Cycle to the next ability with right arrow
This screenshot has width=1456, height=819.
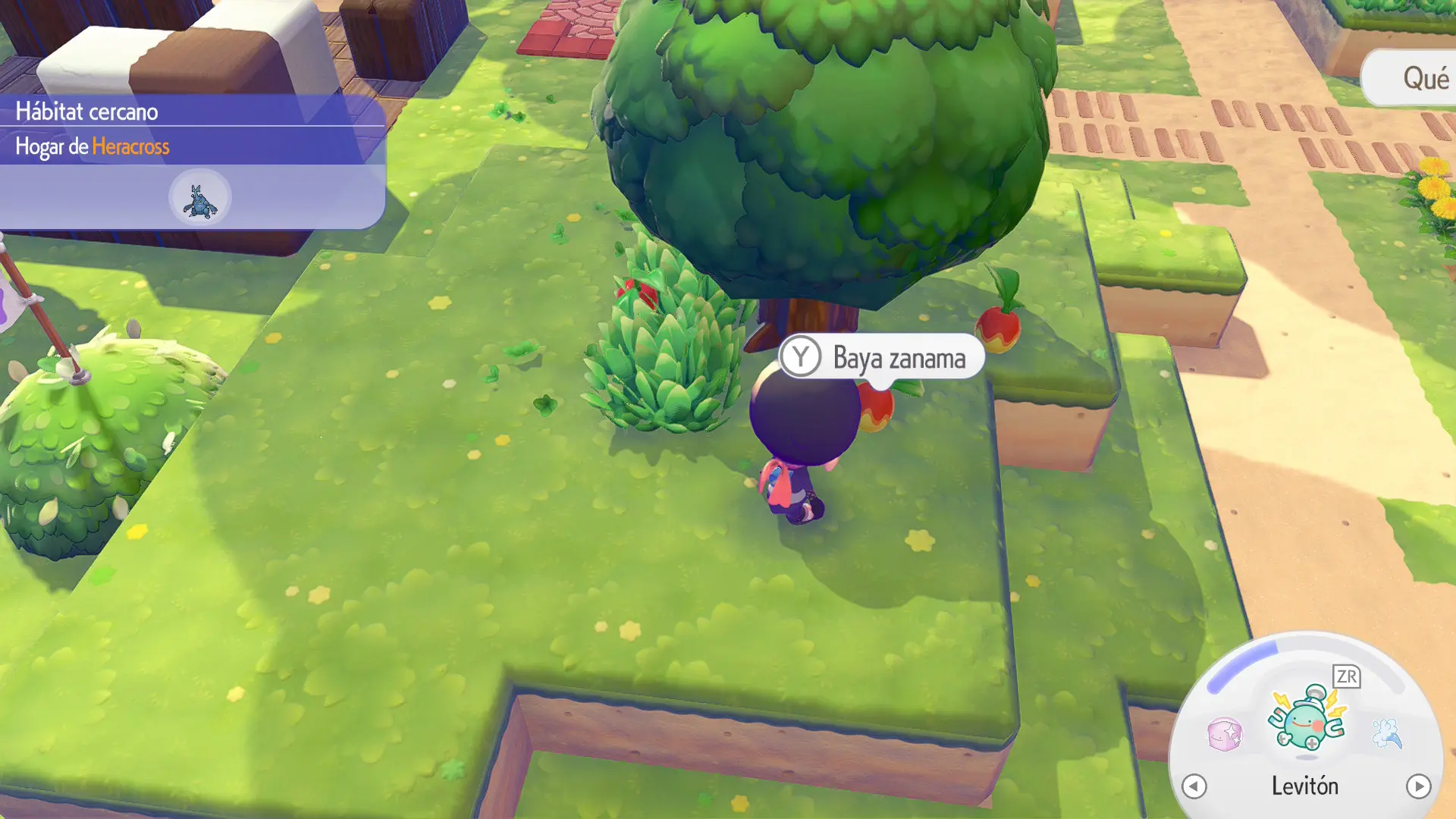(x=1418, y=786)
